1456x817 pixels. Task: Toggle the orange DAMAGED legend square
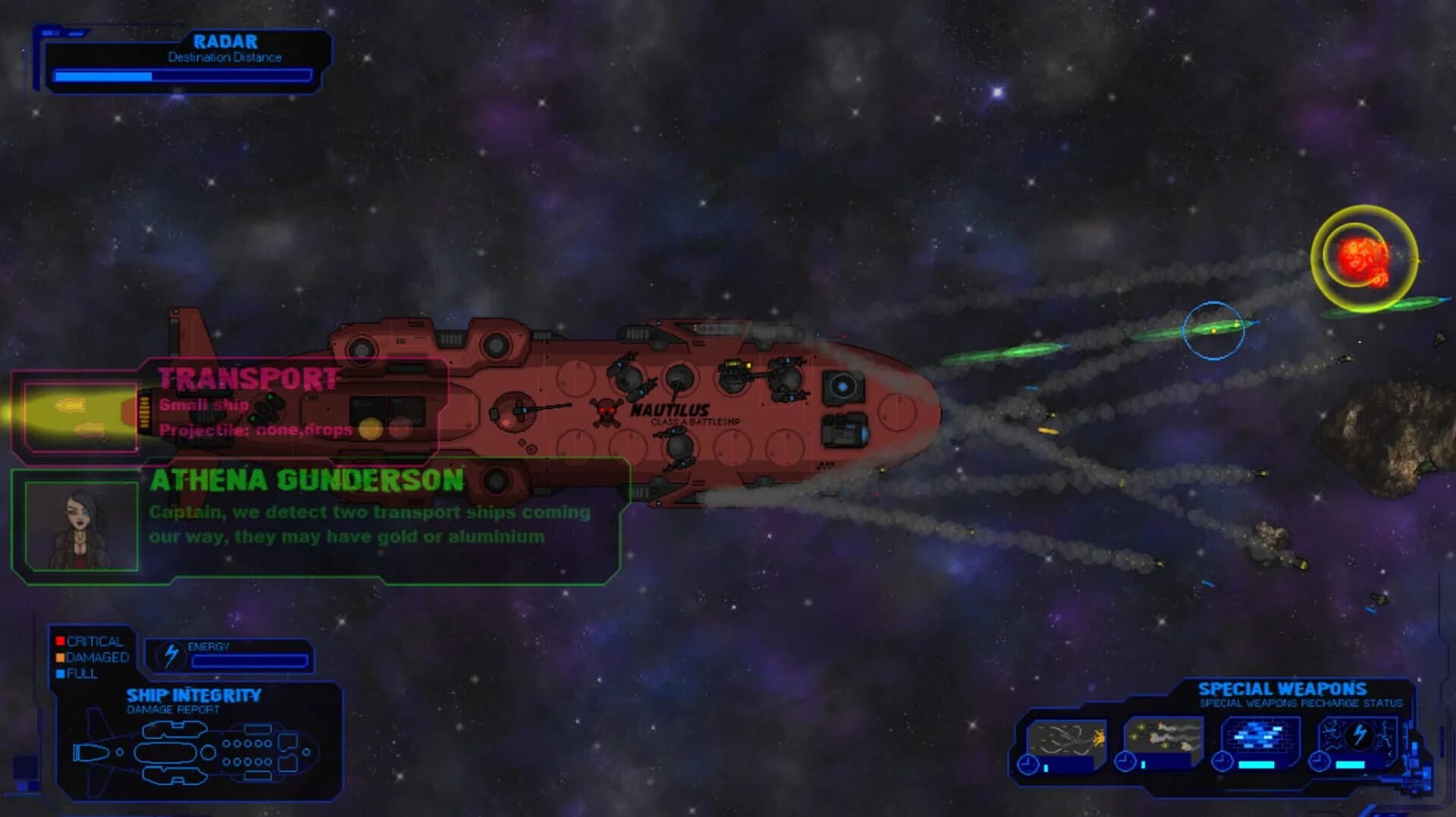click(x=60, y=657)
